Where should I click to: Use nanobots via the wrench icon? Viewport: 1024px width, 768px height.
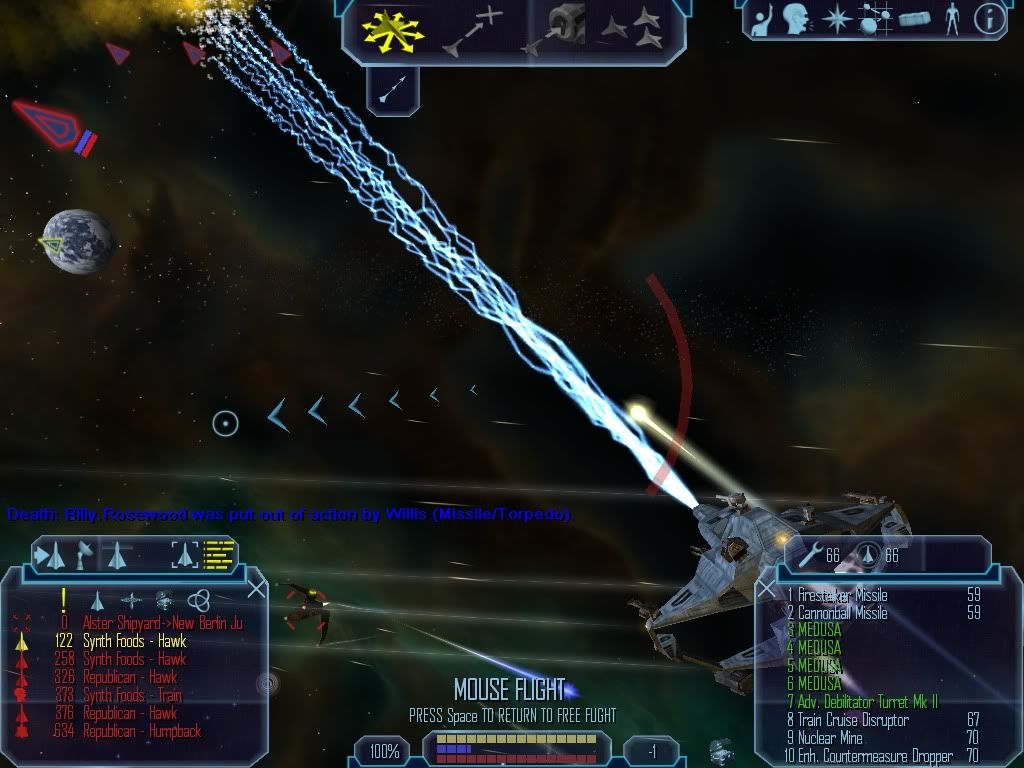810,554
